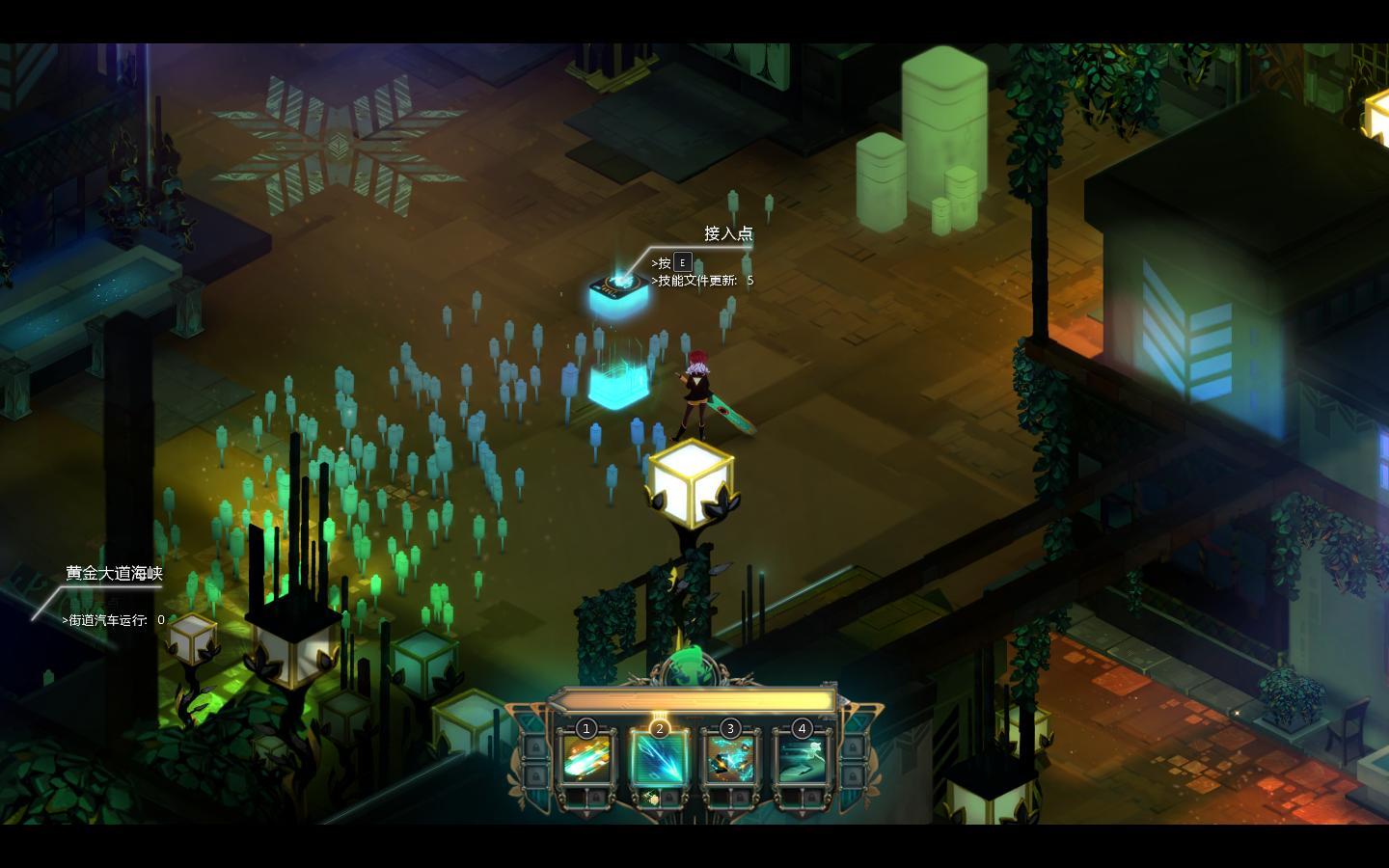Use the dashing figure ability in slot 4
Screen dimensions: 1389x868
pos(803,760)
